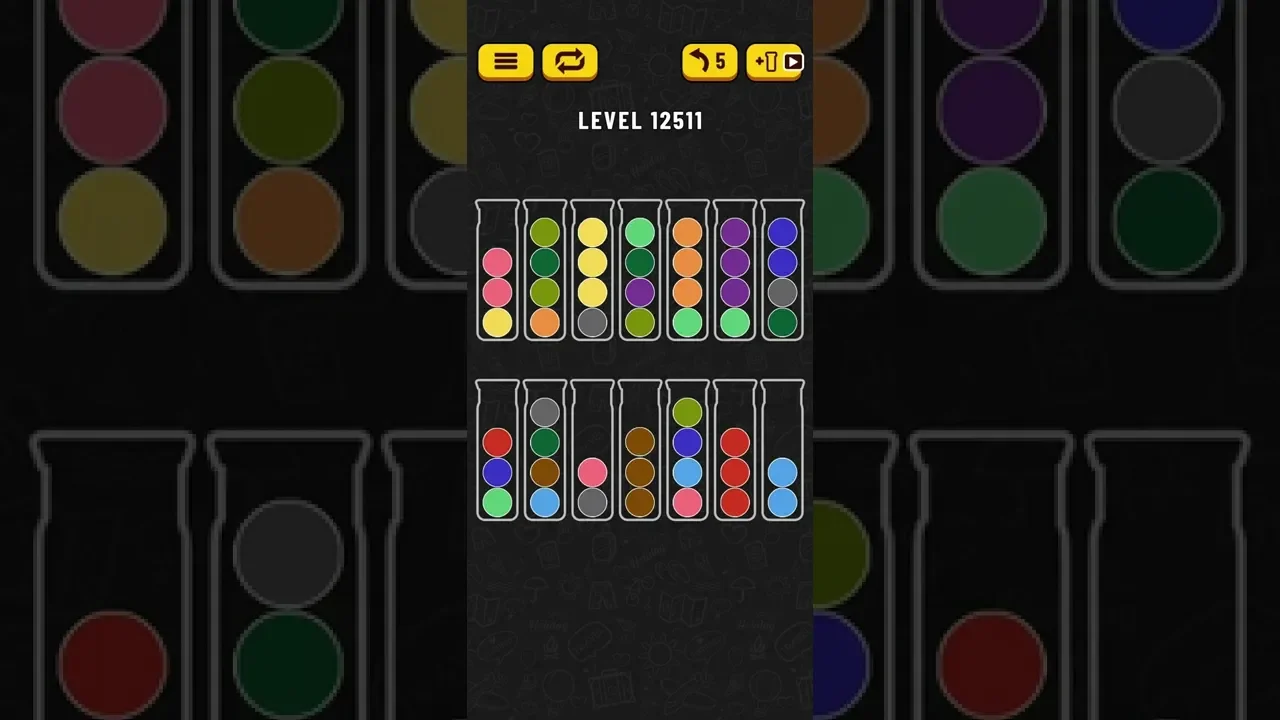1280x720 pixels.
Task: Pick the tube with only two light blue balls
Action: [782, 452]
